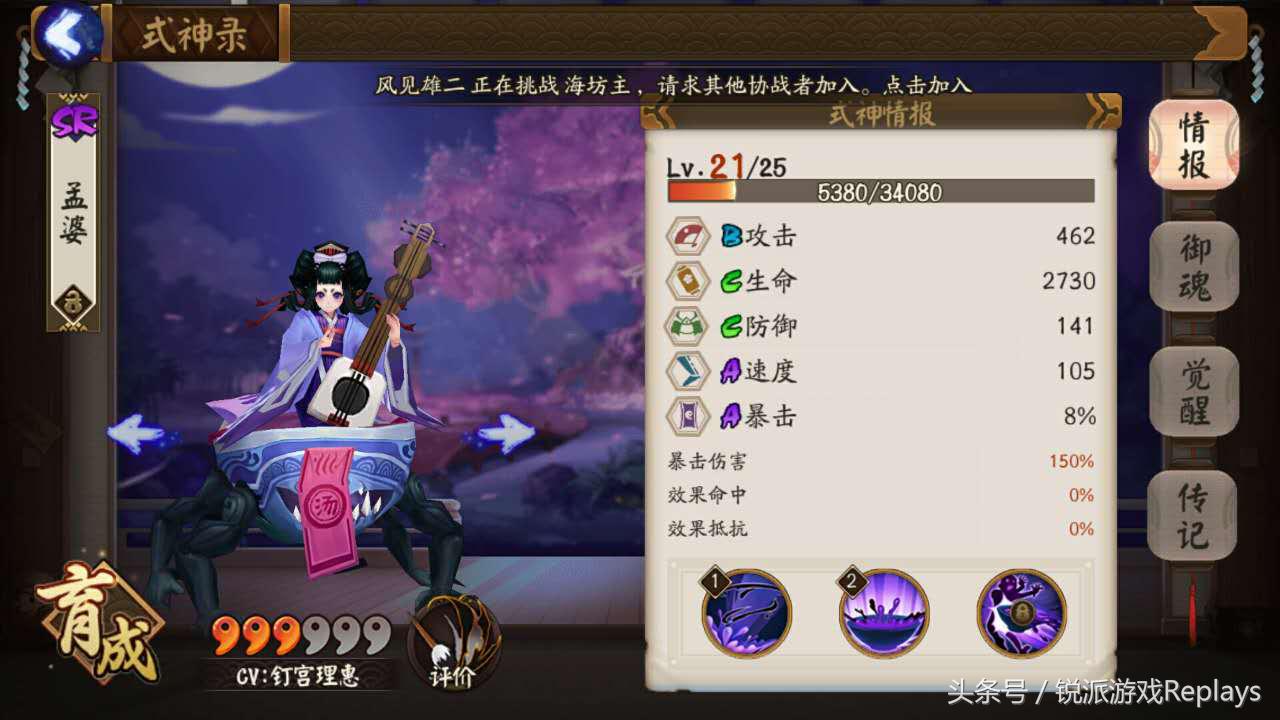1280x720 pixels.
Task: Click the 防御 defense stat icon
Action: click(686, 326)
